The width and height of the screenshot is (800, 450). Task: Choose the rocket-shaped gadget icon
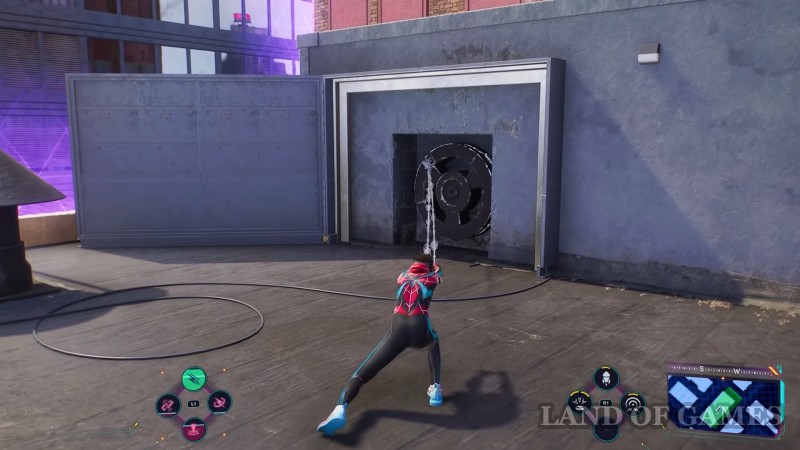606,377
